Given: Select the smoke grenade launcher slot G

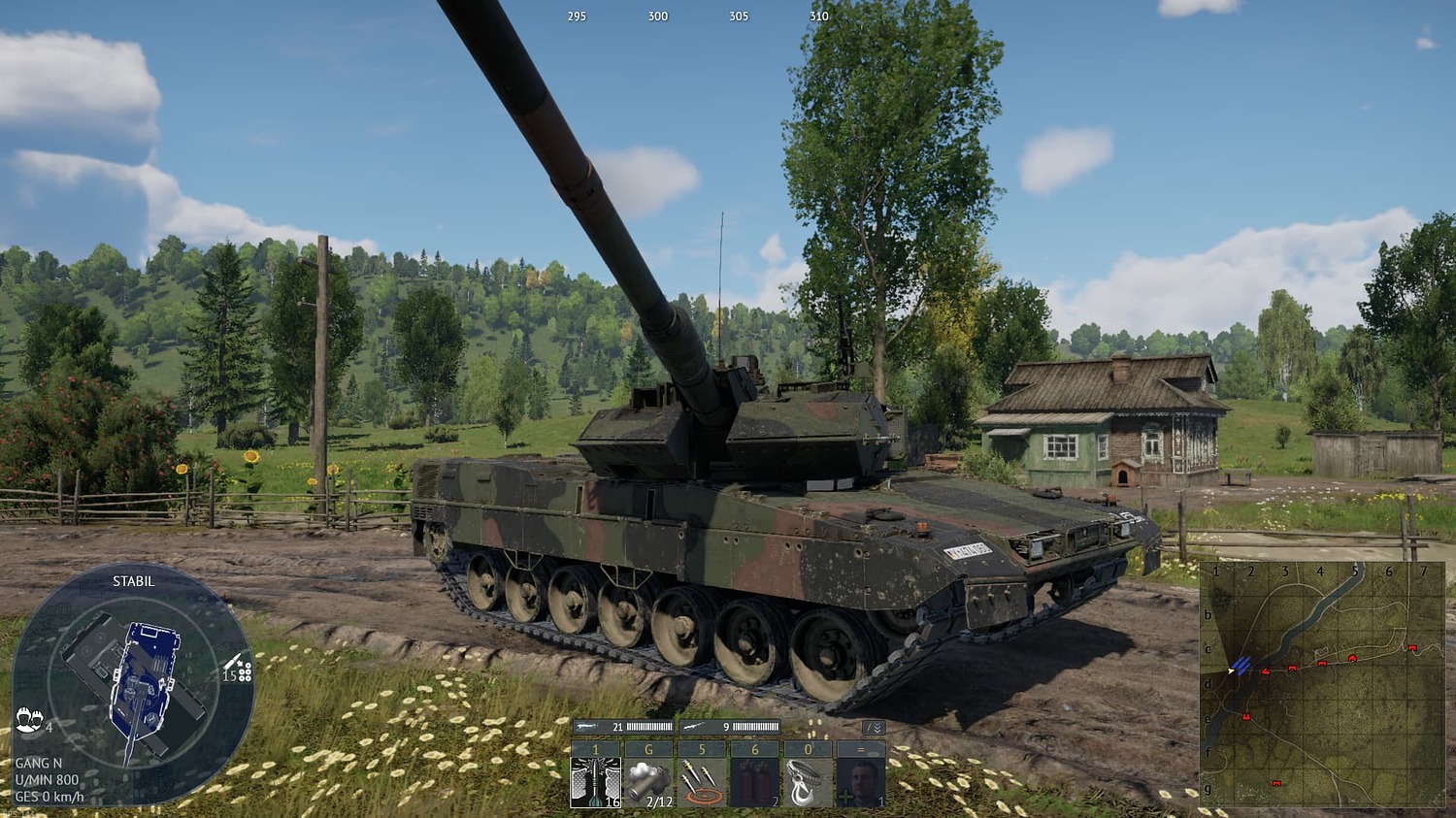Looking at the screenshot, I should coord(648,782).
